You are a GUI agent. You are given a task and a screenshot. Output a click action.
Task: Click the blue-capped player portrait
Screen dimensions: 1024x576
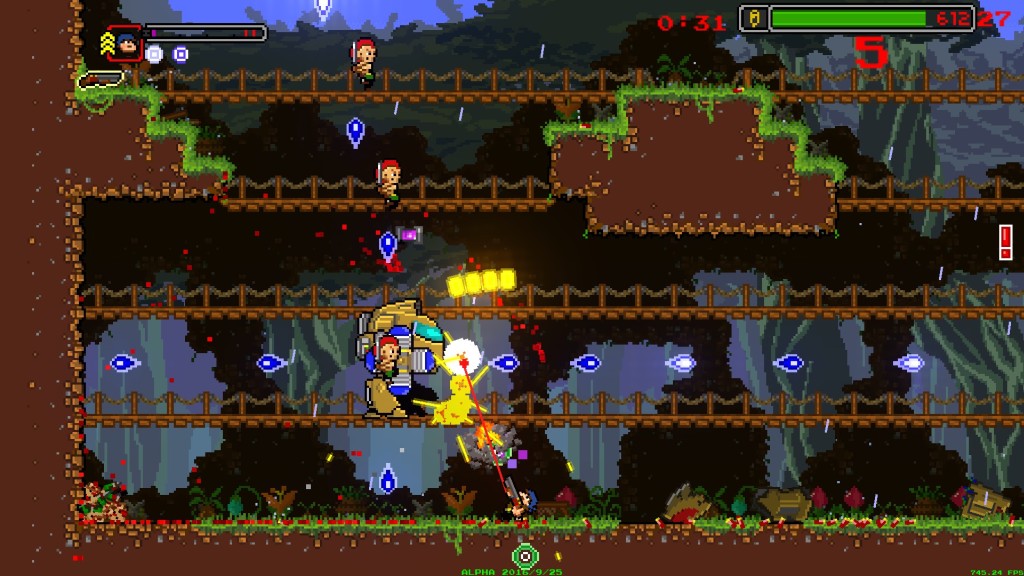pyautogui.click(x=125, y=43)
